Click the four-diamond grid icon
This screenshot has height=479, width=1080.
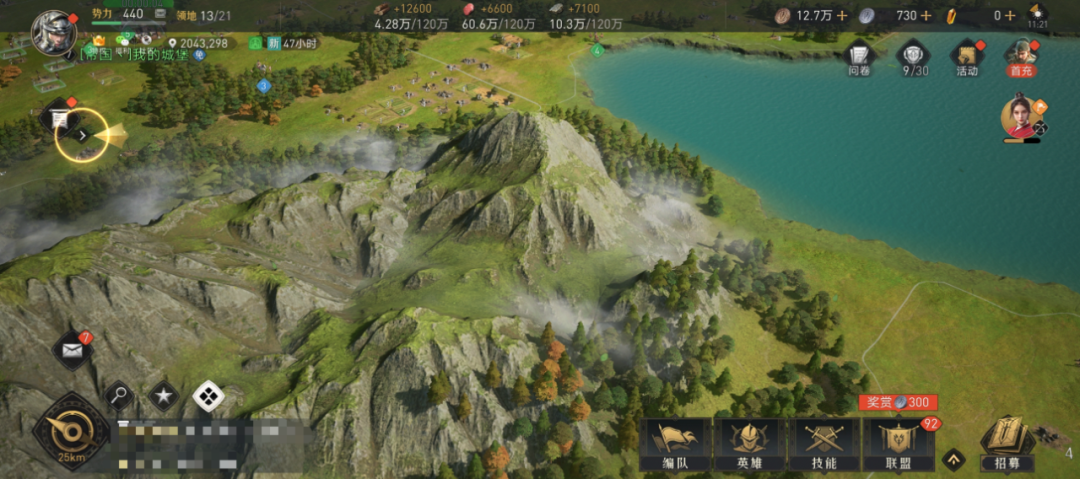coord(208,396)
